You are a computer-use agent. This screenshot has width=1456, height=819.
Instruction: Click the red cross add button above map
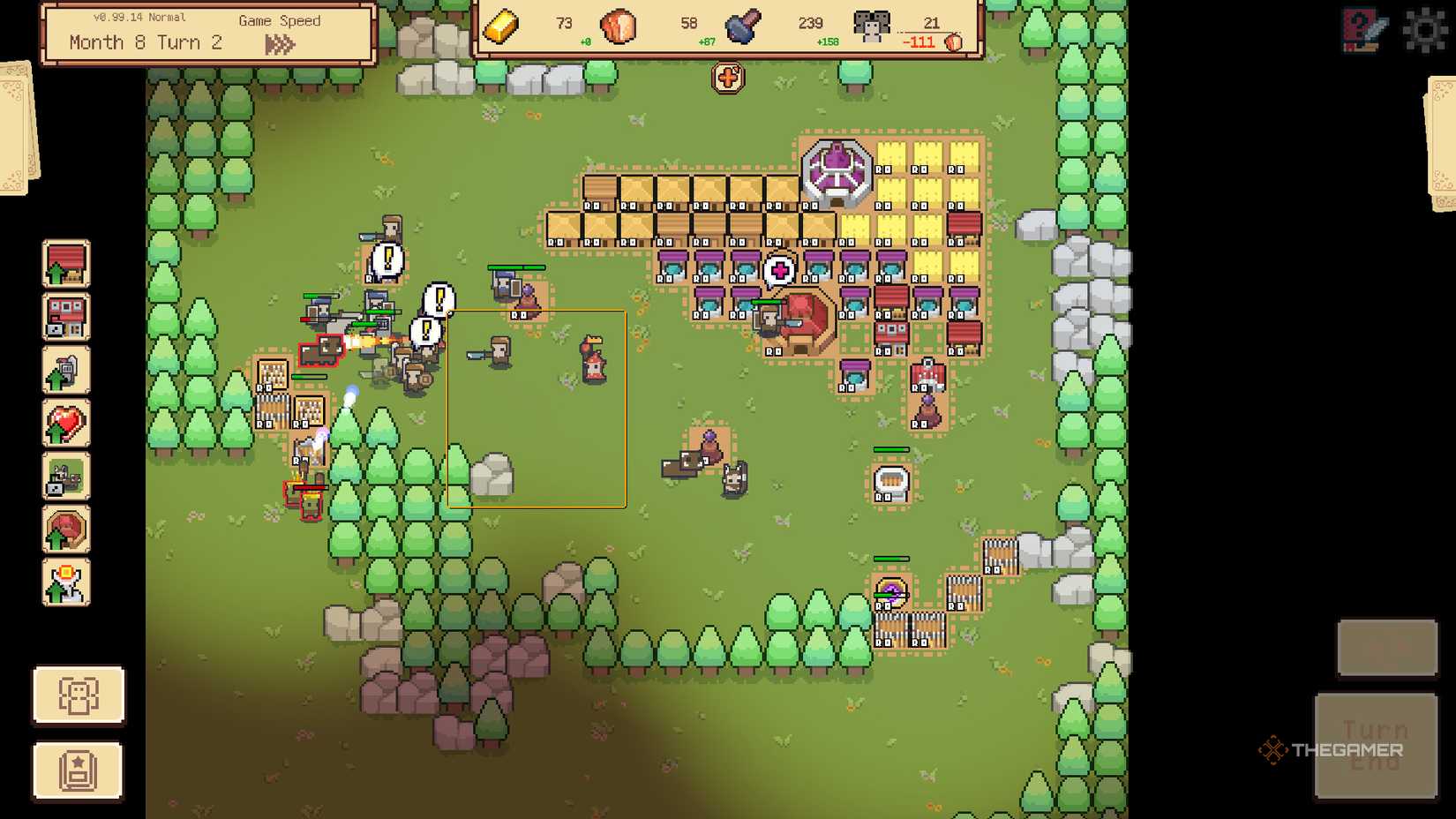[x=726, y=78]
